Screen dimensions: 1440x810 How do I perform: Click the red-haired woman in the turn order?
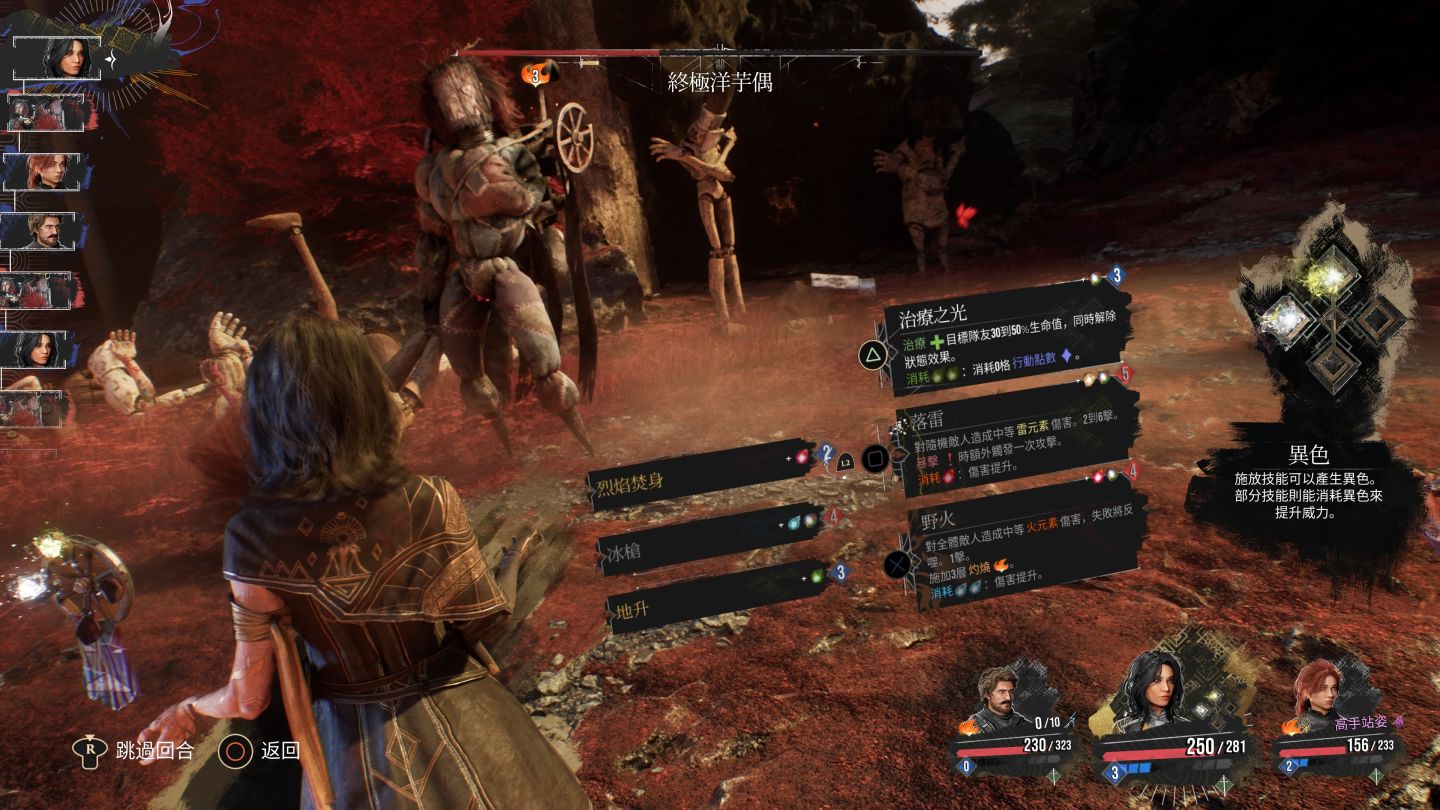pyautogui.click(x=47, y=171)
